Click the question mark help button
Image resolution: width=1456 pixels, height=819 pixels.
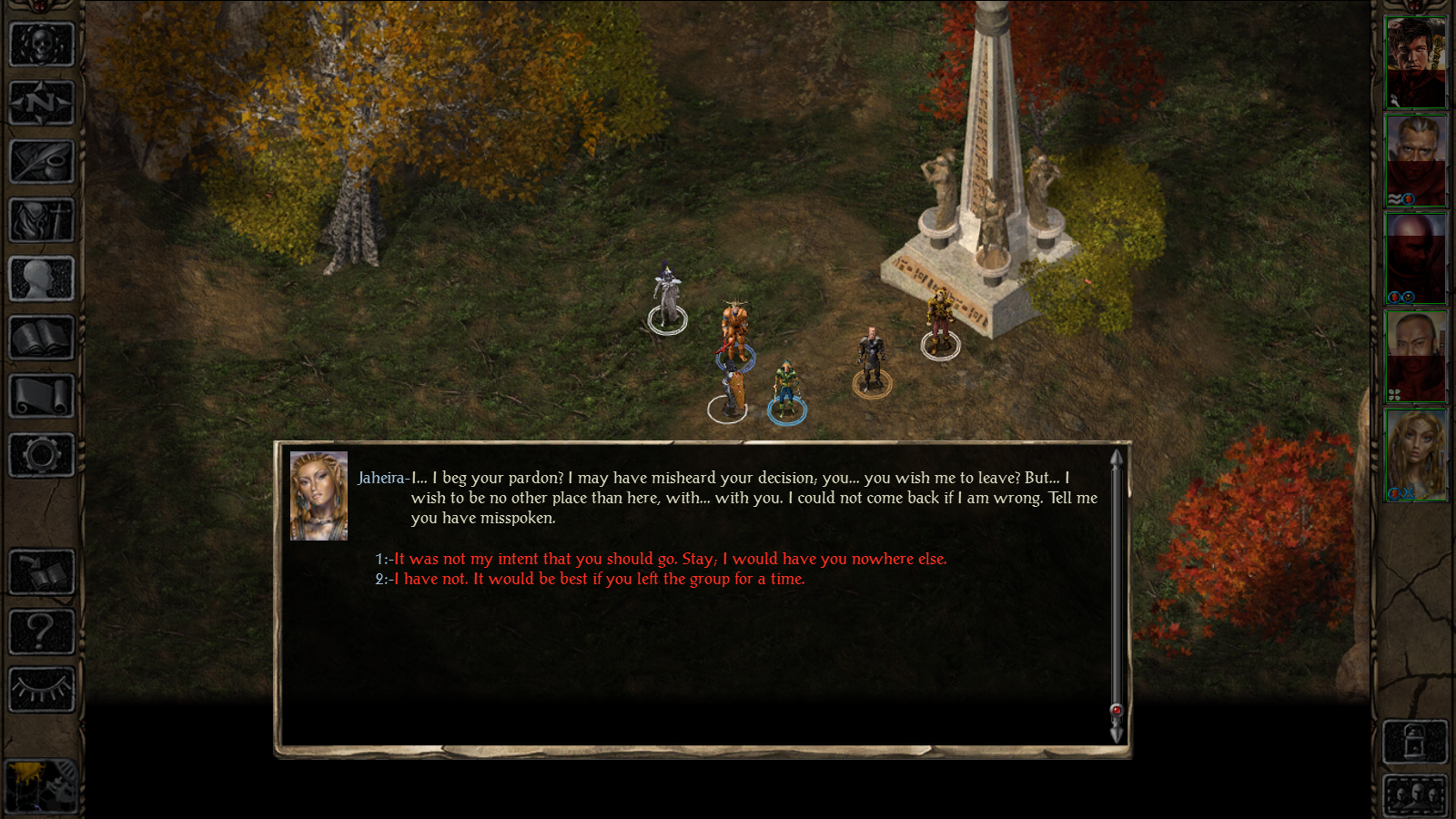coord(41,630)
